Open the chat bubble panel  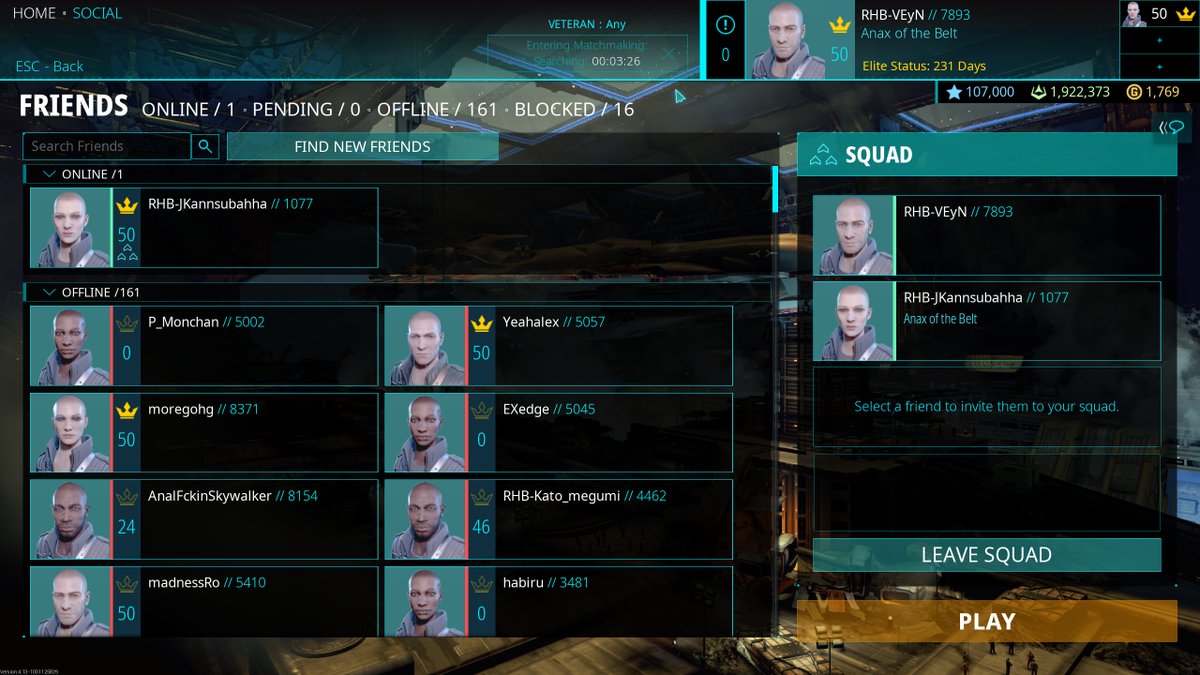1171,127
